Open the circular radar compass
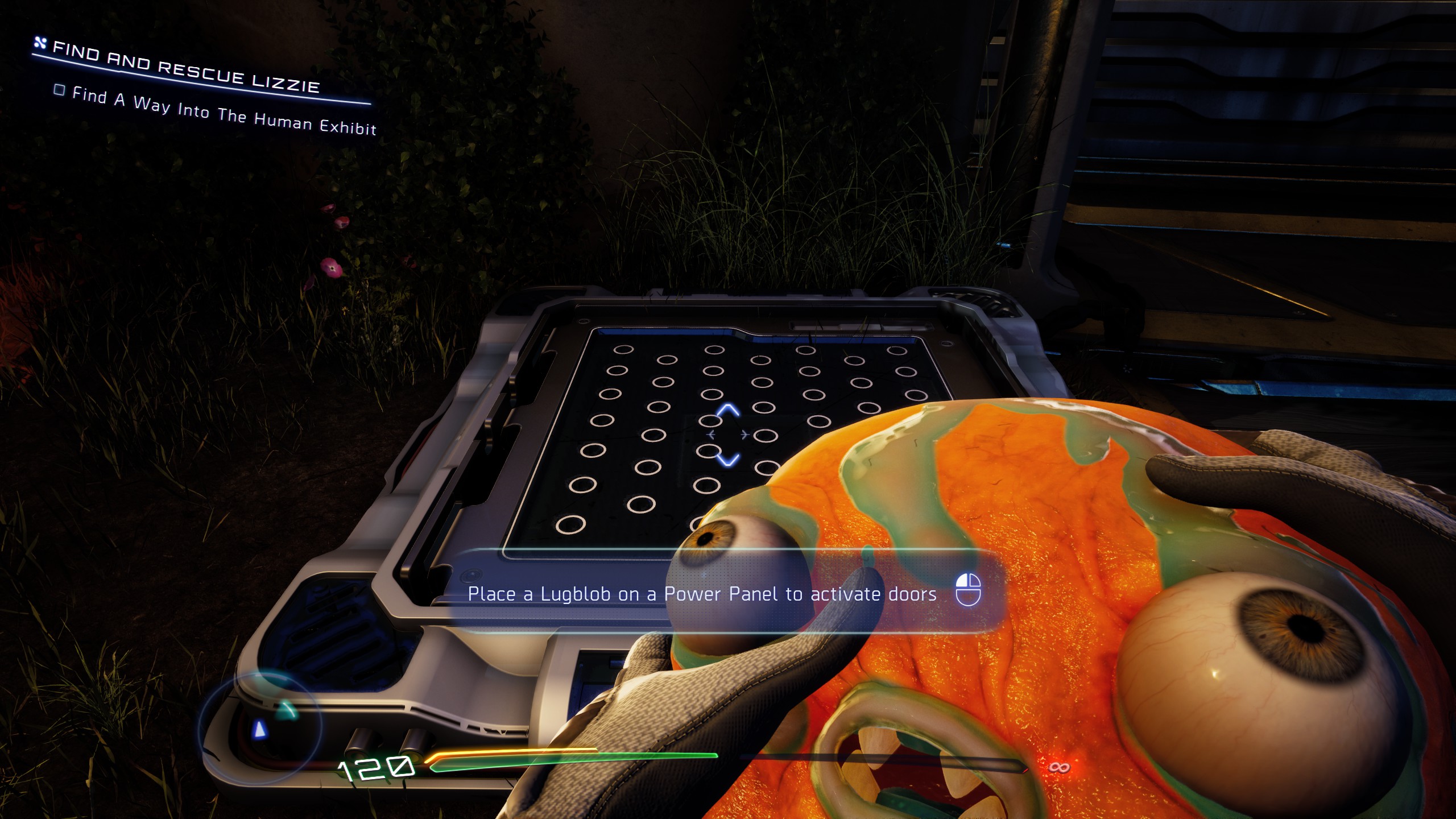Screen dimensions: 1456x819 click(260, 727)
